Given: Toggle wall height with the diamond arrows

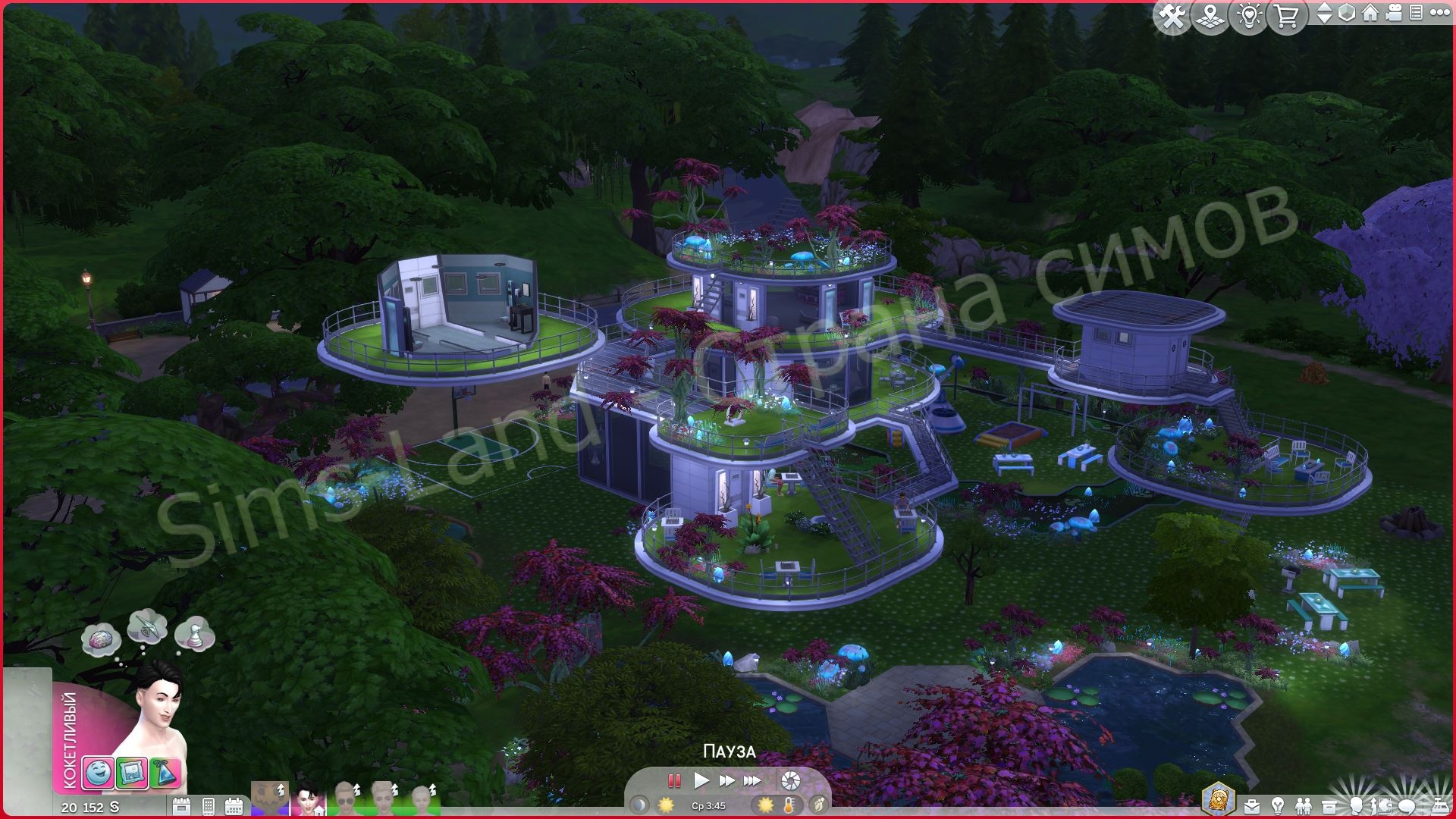Looking at the screenshot, I should click(x=1326, y=14).
